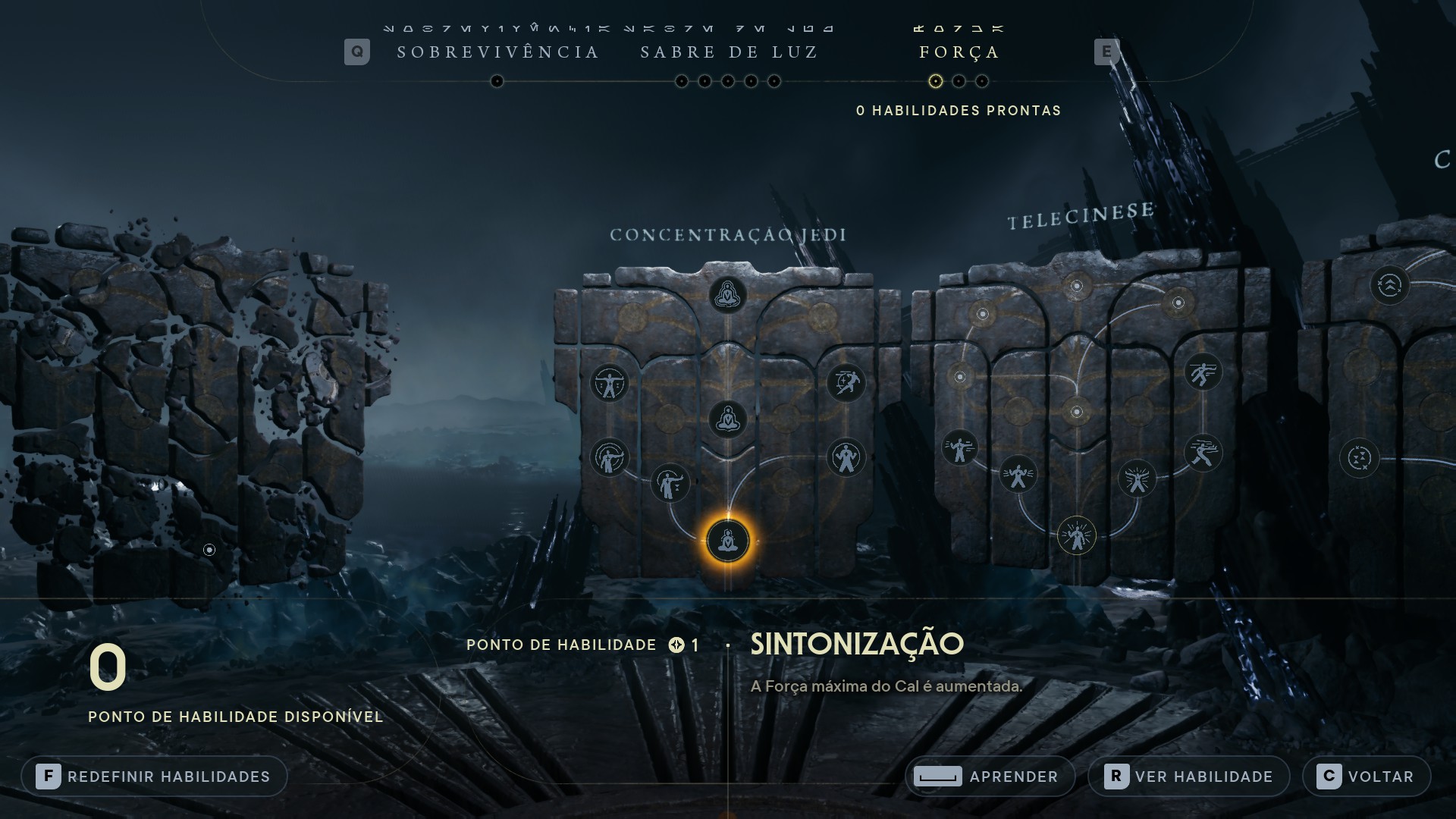This screenshot has height=819, width=1456.
Task: Select the lunging figure with wind streaks
Action: tap(1203, 453)
